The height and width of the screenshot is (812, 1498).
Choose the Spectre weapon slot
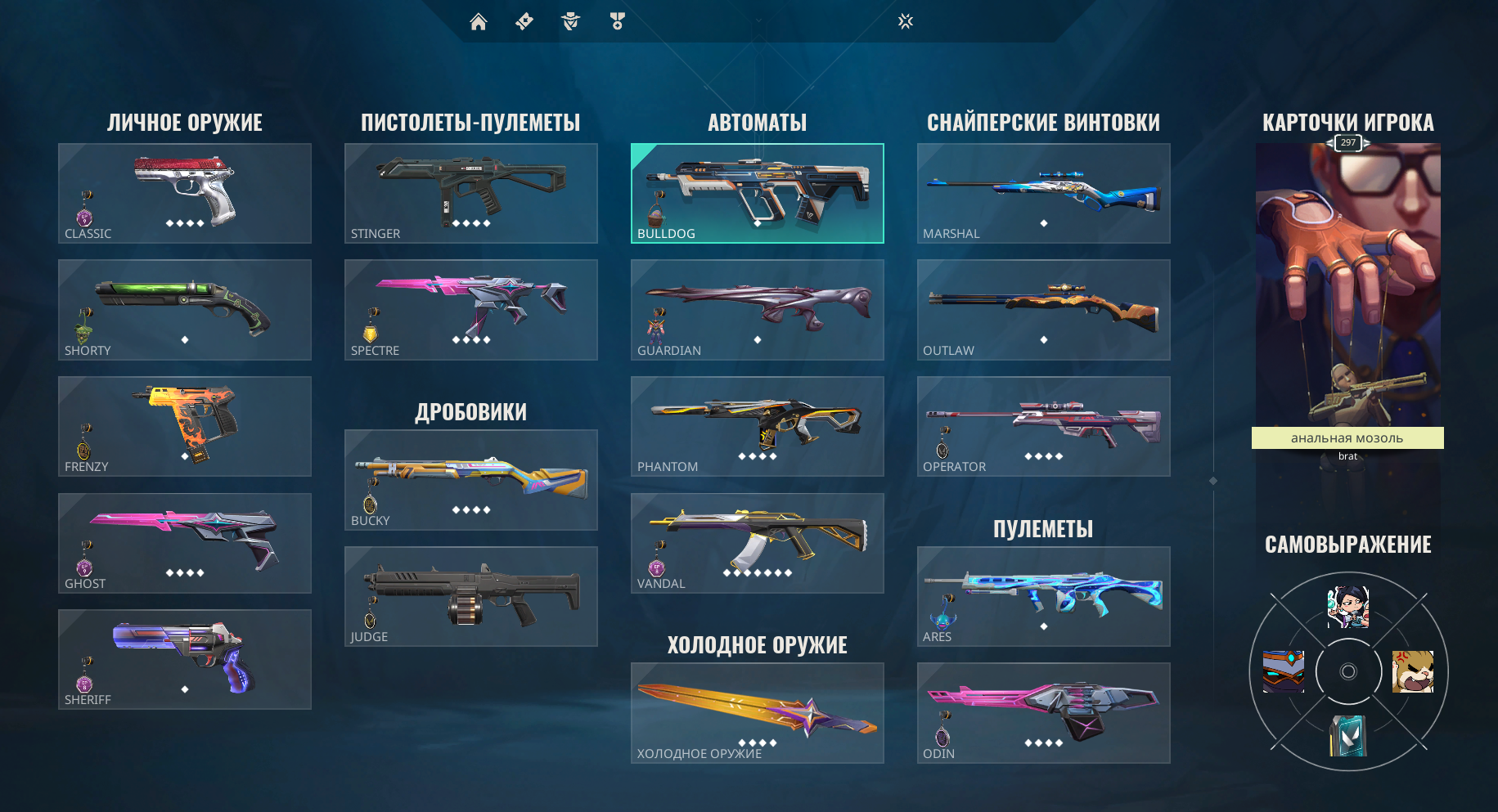tap(470, 310)
